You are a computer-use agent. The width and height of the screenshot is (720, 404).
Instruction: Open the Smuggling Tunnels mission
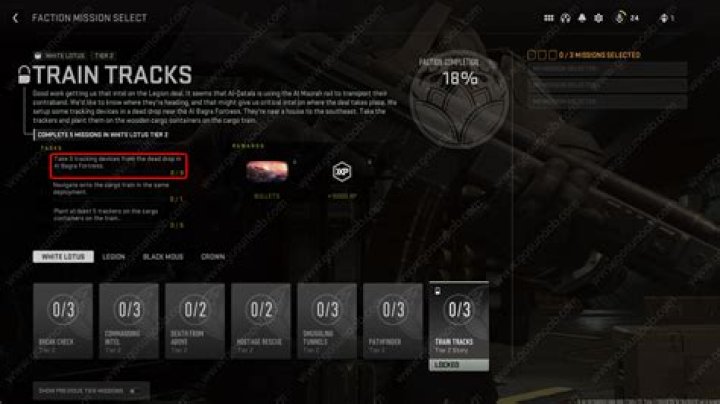pos(327,319)
